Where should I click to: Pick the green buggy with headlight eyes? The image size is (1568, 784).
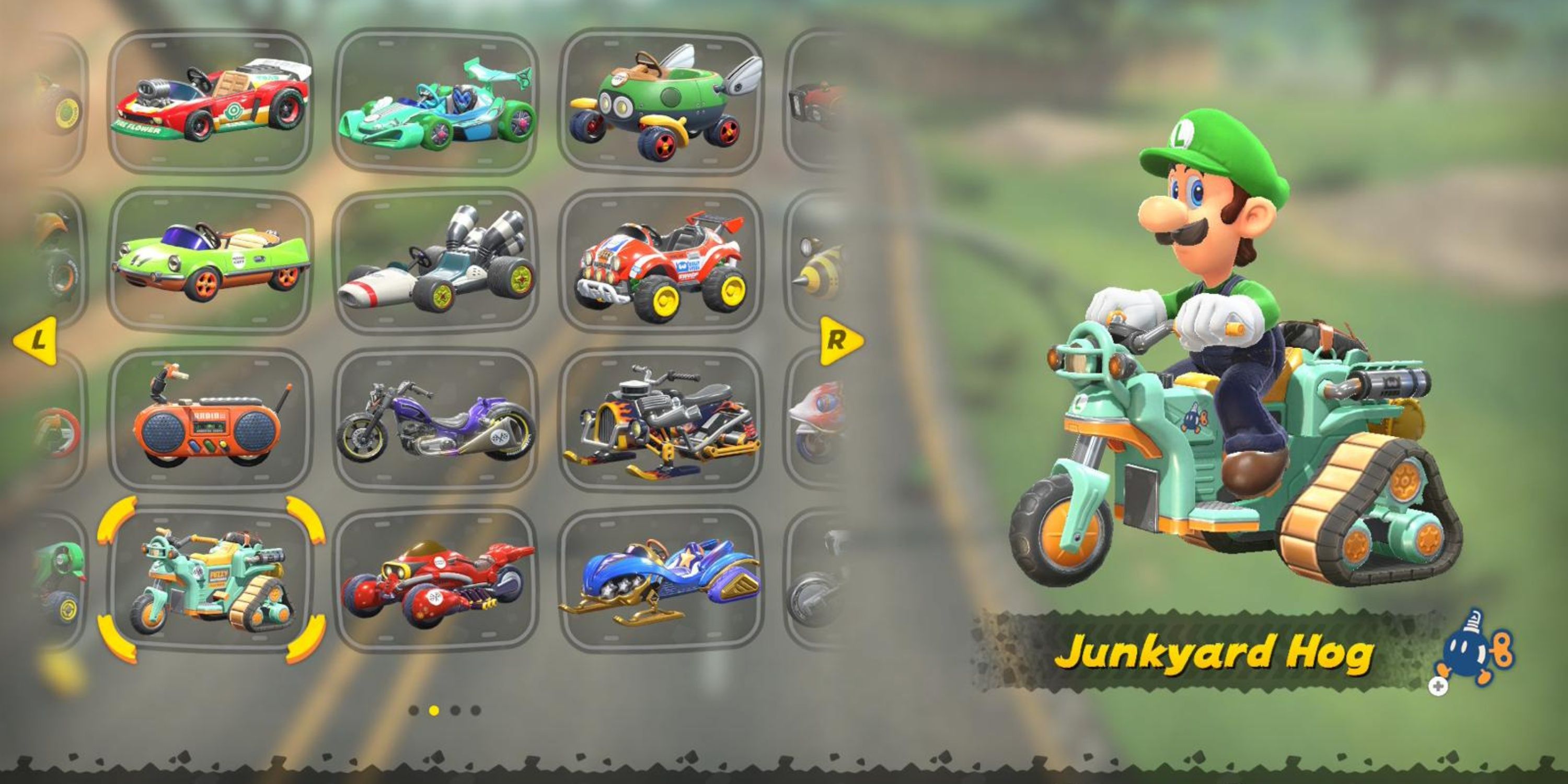pyautogui.click(x=663, y=103)
